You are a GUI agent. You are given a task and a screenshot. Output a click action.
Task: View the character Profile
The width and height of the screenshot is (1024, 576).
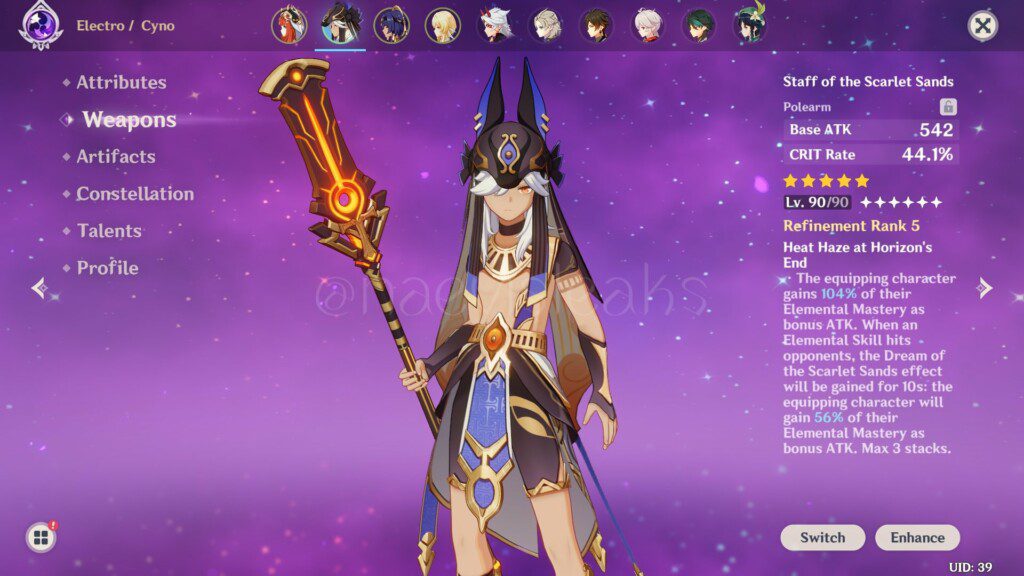[x=107, y=268]
